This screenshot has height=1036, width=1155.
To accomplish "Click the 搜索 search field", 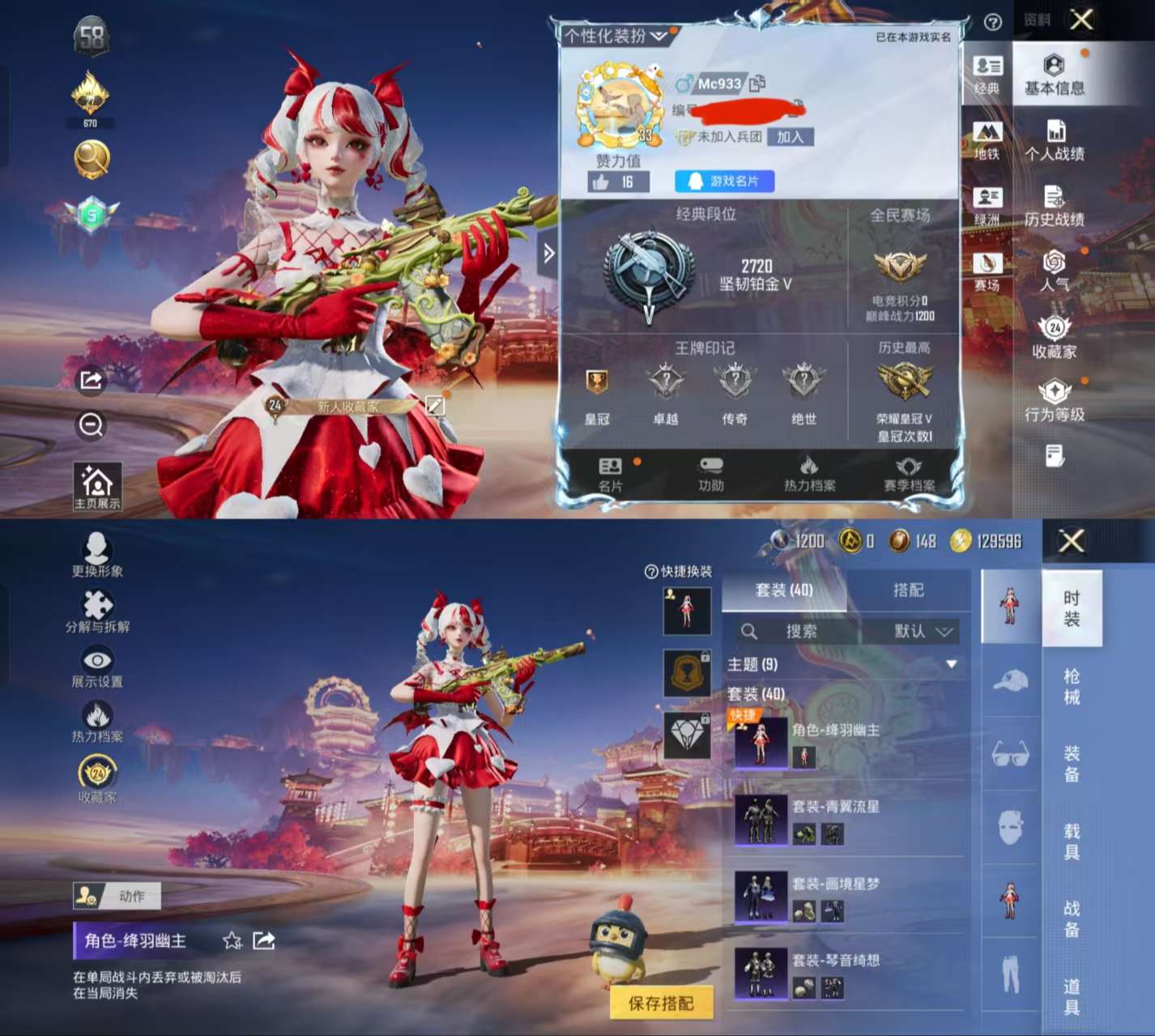I will pos(802,632).
